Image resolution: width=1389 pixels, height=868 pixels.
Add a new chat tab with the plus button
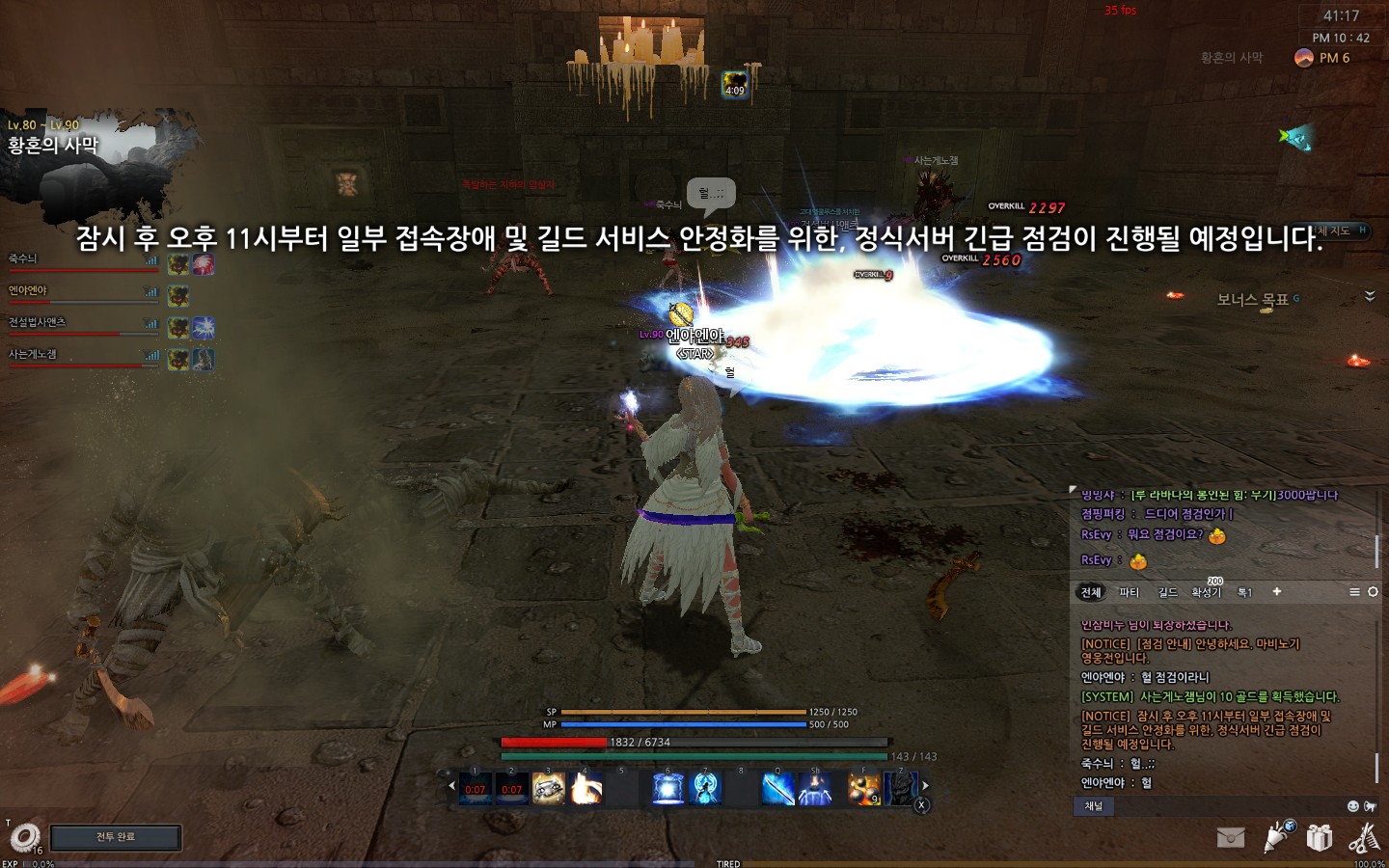click(x=1277, y=592)
